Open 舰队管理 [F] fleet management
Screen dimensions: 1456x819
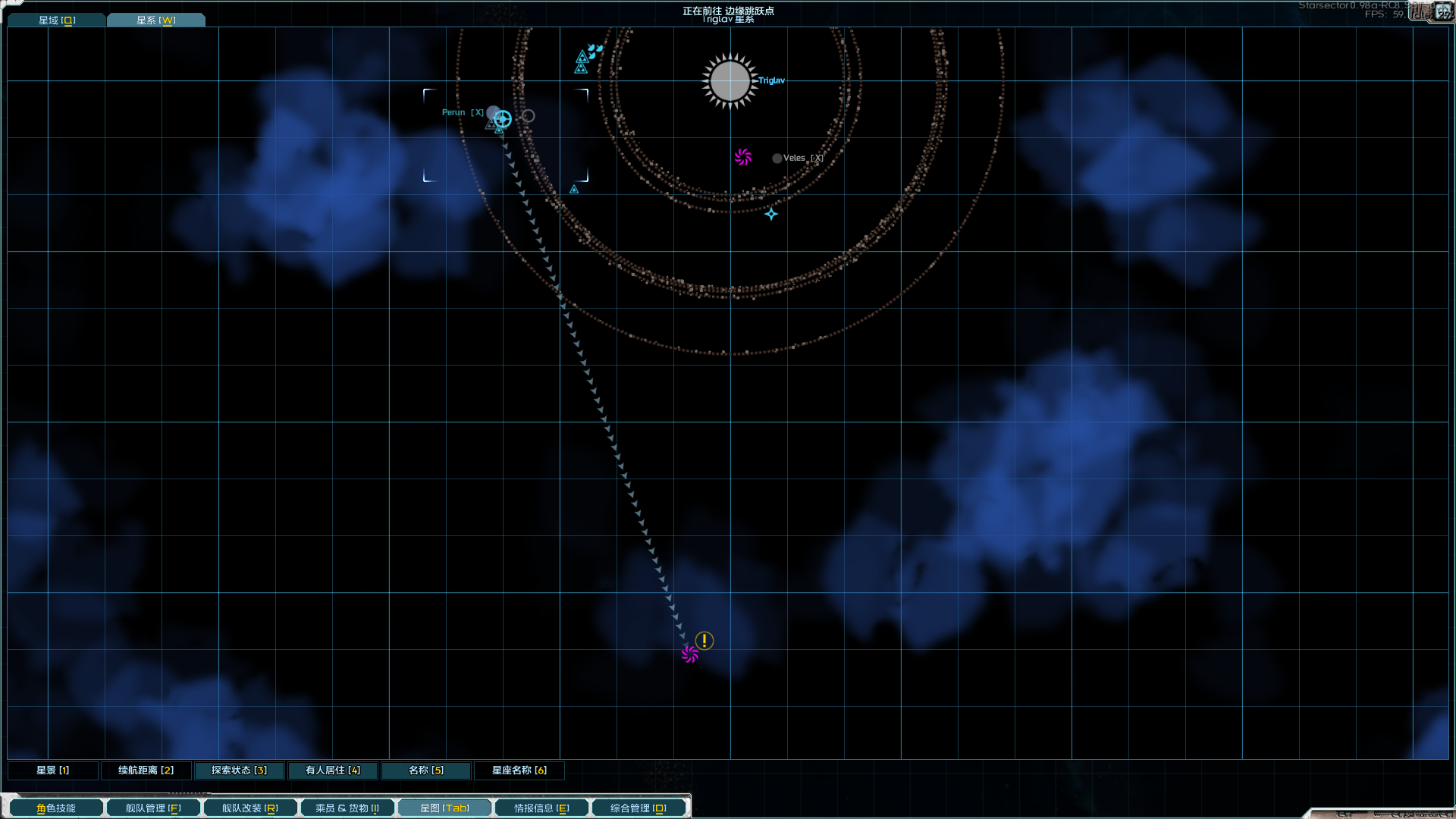click(x=152, y=808)
